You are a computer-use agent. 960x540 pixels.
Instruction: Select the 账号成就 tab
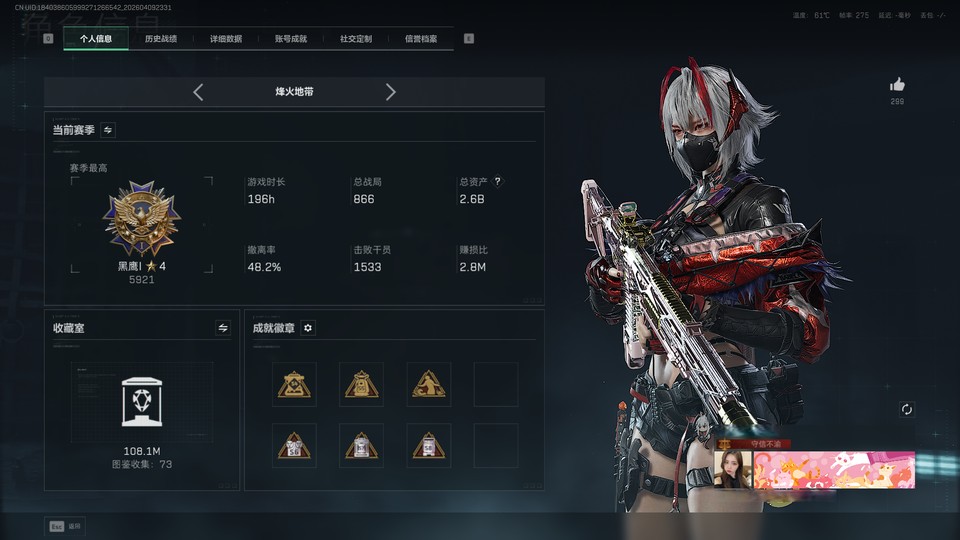[x=290, y=39]
